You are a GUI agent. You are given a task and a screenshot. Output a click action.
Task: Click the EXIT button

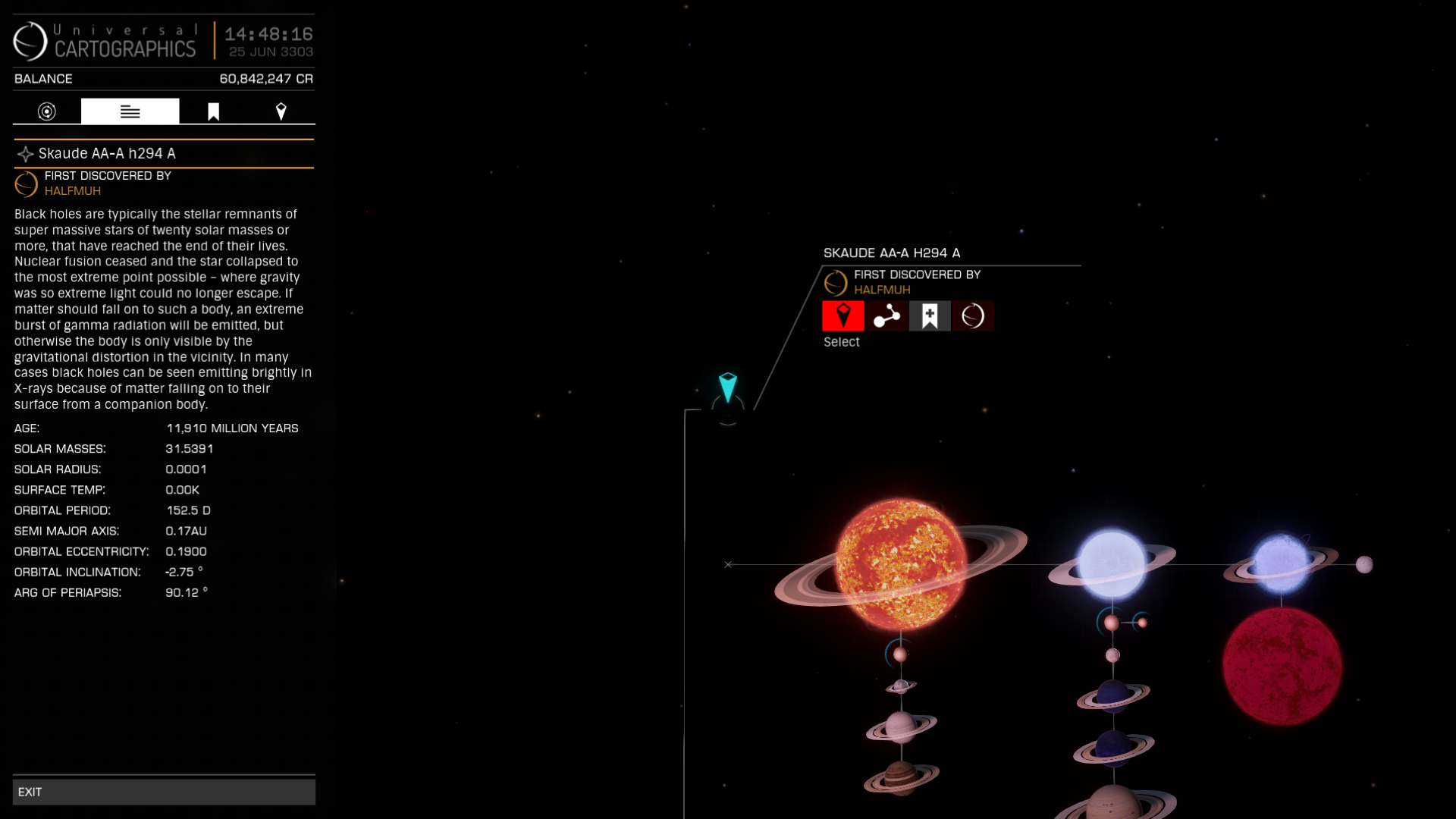(164, 791)
